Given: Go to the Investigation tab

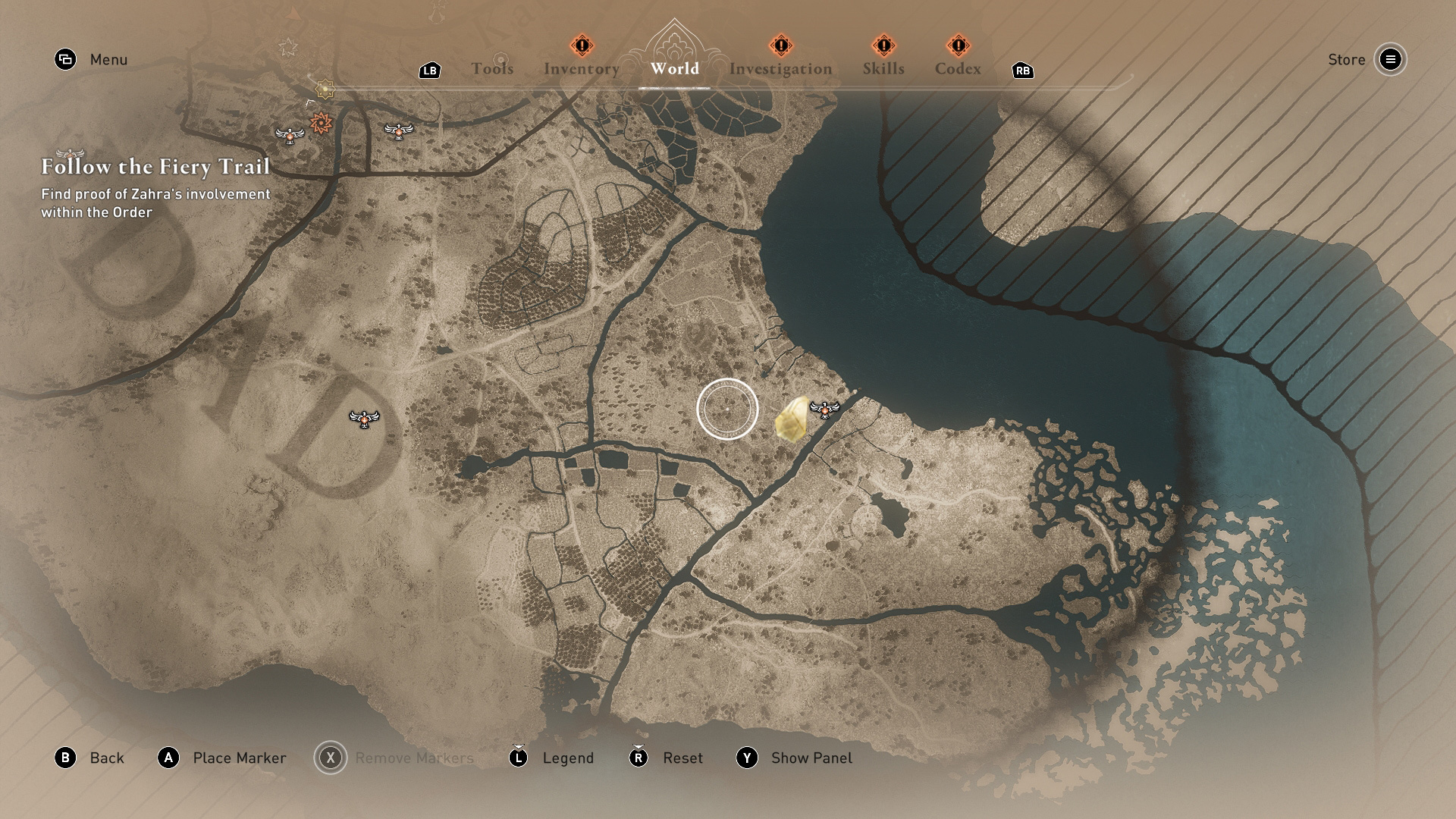Looking at the screenshot, I should point(780,69).
